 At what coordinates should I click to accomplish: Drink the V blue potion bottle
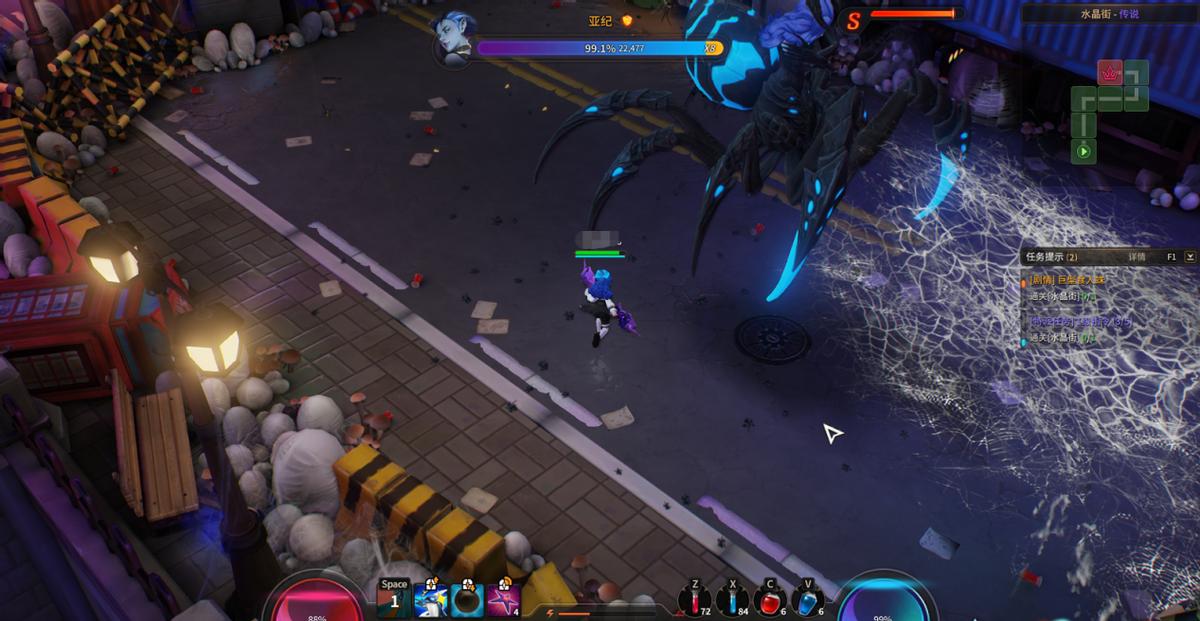tap(808, 599)
